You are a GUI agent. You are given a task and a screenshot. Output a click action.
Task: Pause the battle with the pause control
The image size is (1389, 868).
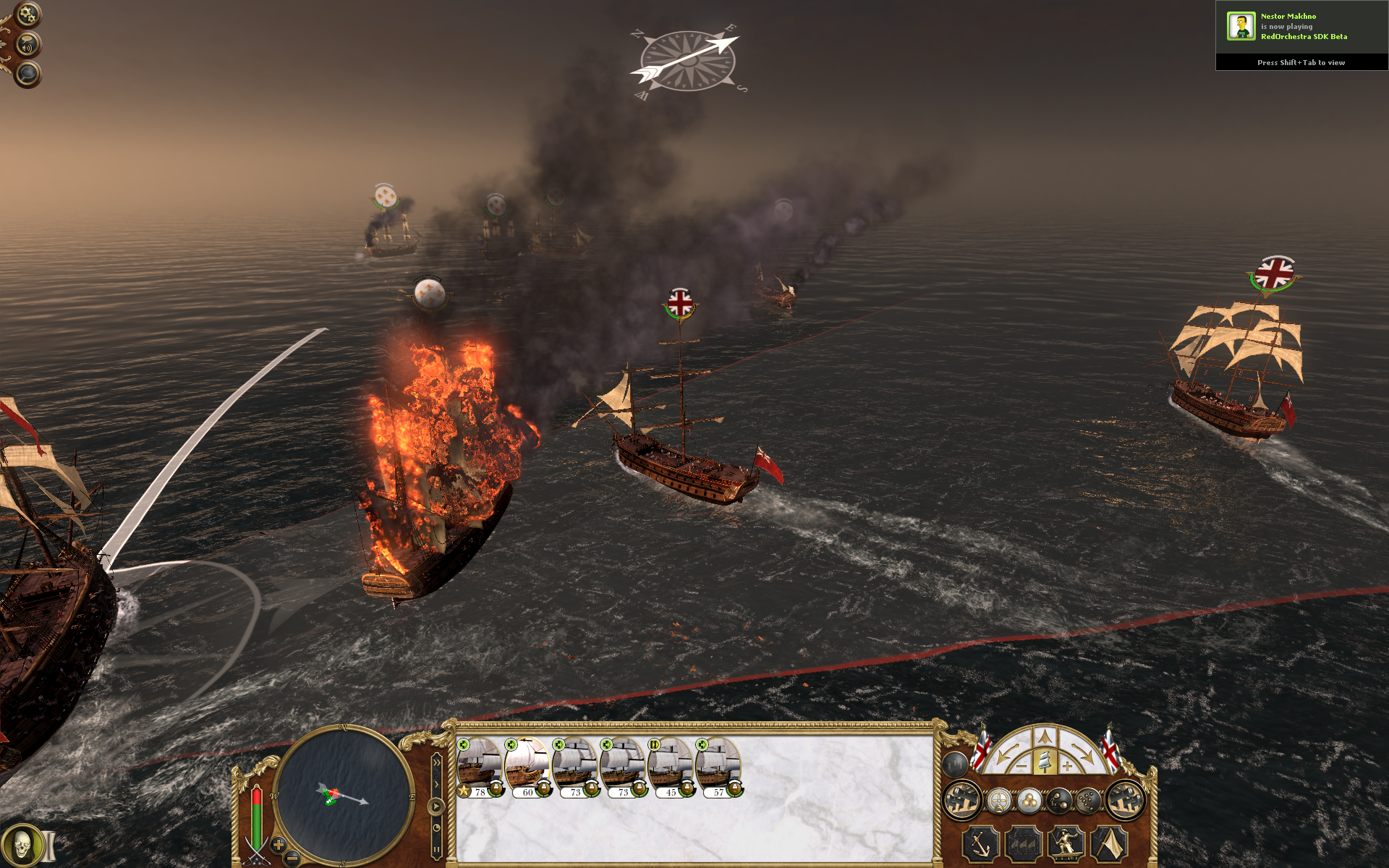[x=437, y=849]
